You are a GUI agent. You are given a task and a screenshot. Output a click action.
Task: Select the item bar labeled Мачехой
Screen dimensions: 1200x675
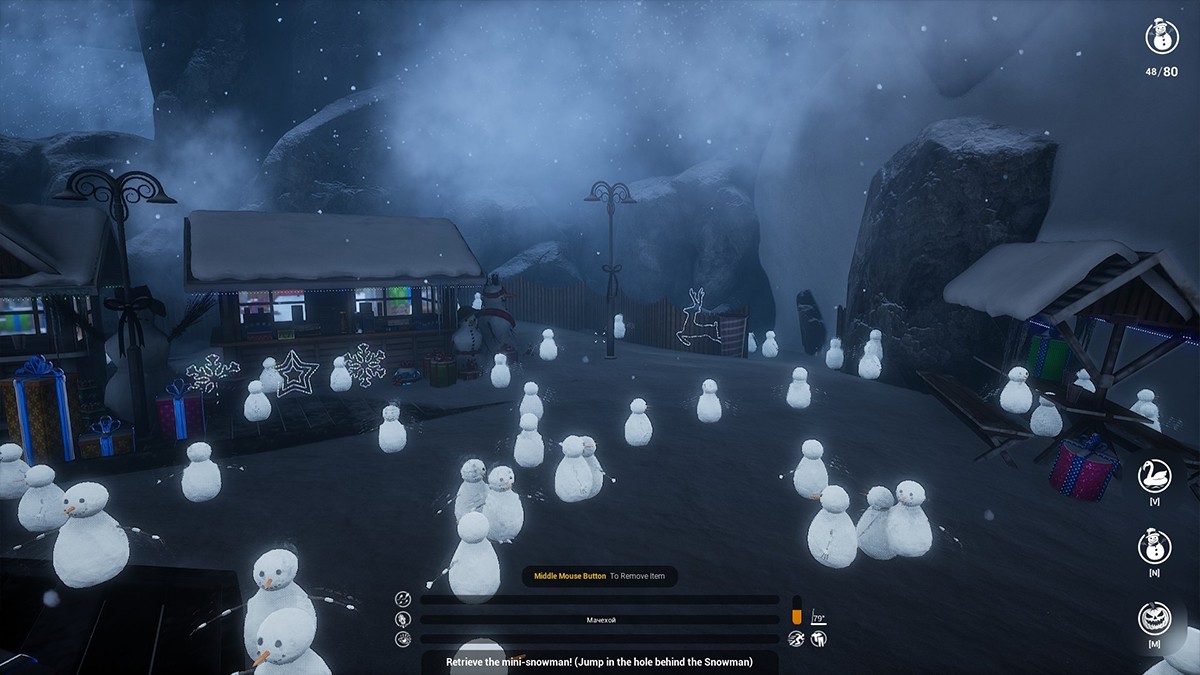[x=600, y=620]
